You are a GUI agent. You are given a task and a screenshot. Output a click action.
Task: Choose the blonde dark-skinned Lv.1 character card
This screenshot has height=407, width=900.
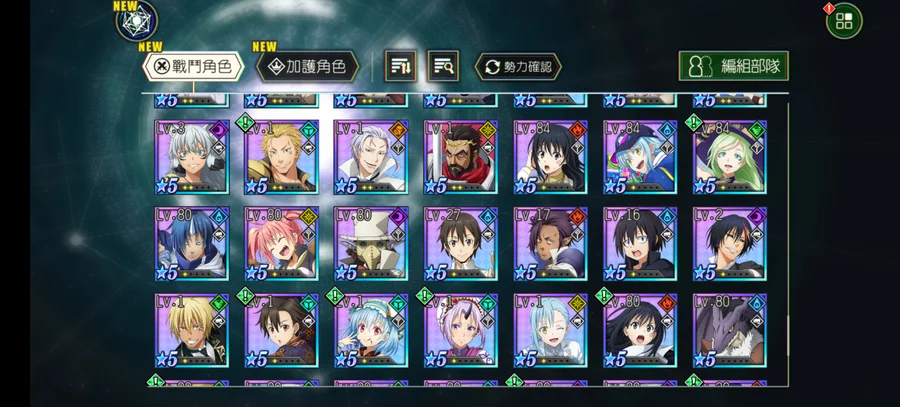click(192, 330)
